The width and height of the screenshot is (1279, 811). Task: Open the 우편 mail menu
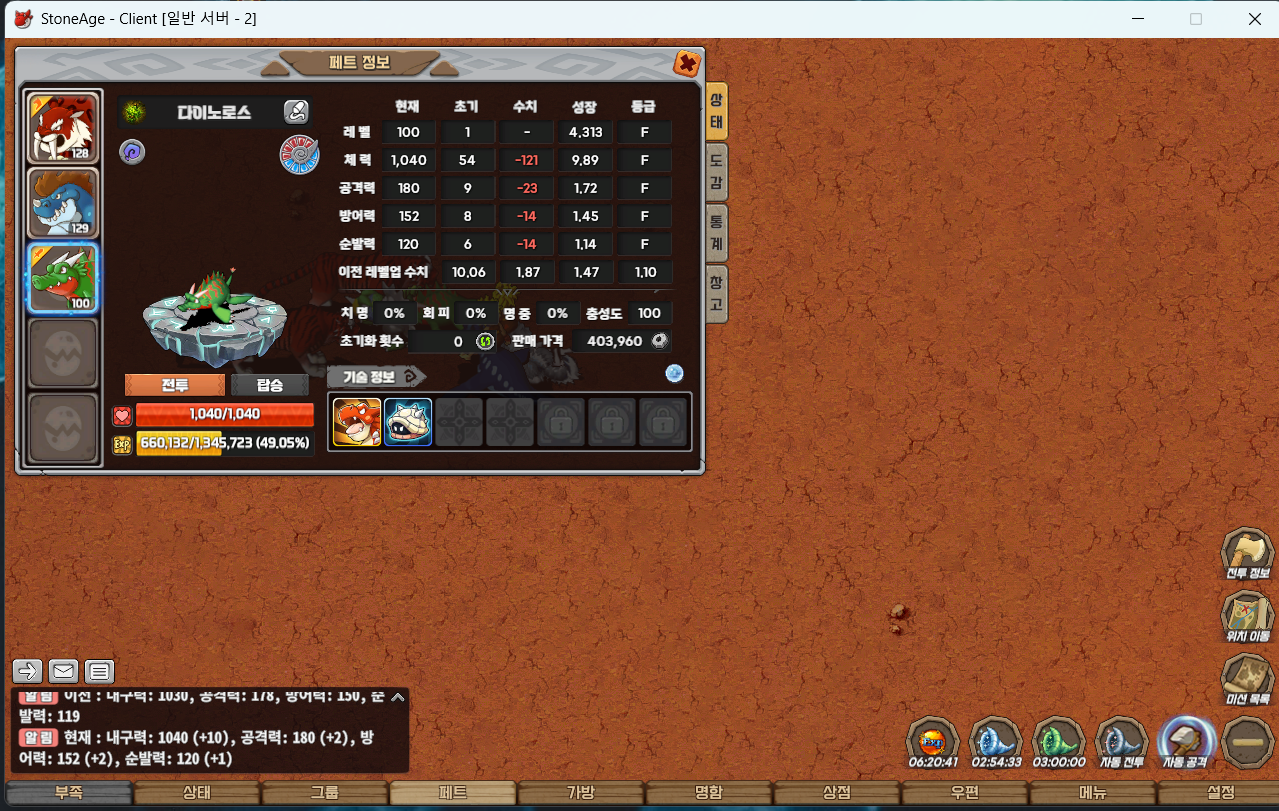(x=965, y=793)
